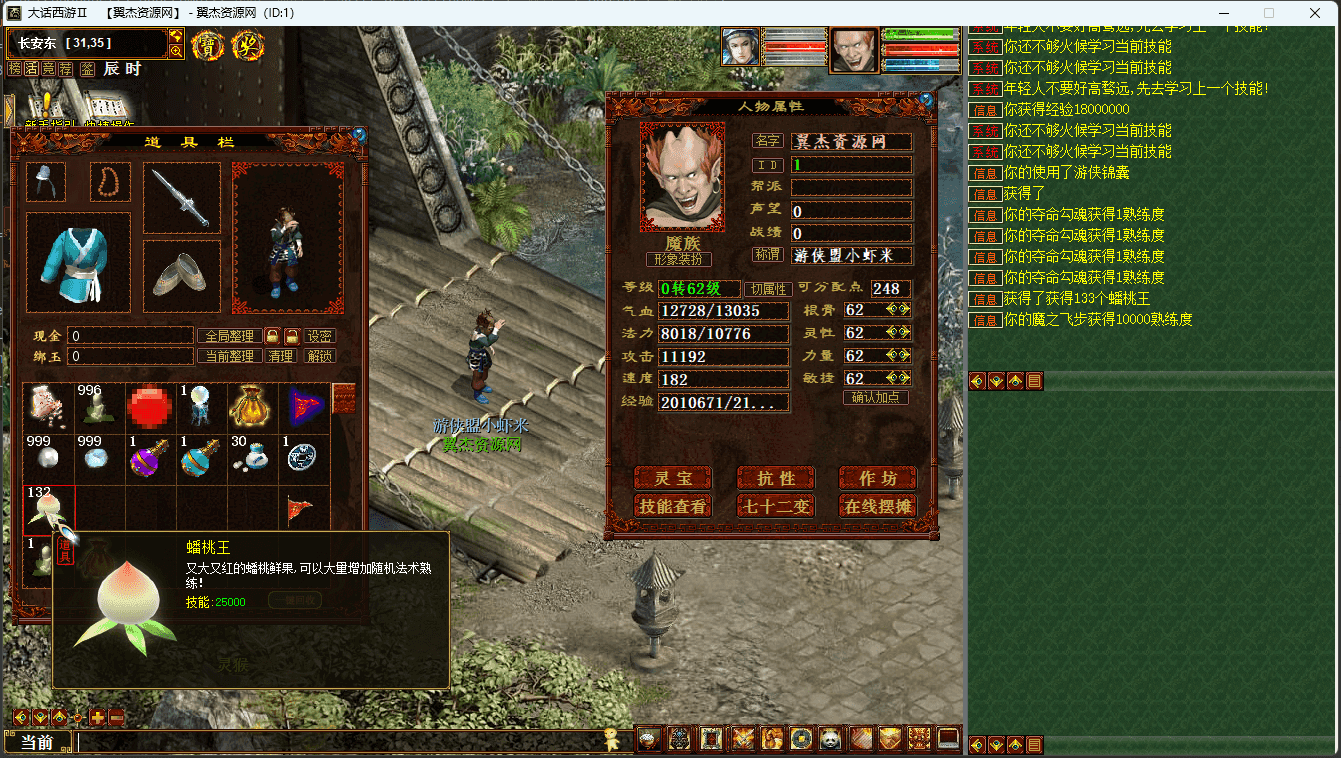Click the 切属性 switch attribute button
Viewport: 1341px width, 758px height.
click(x=771, y=289)
